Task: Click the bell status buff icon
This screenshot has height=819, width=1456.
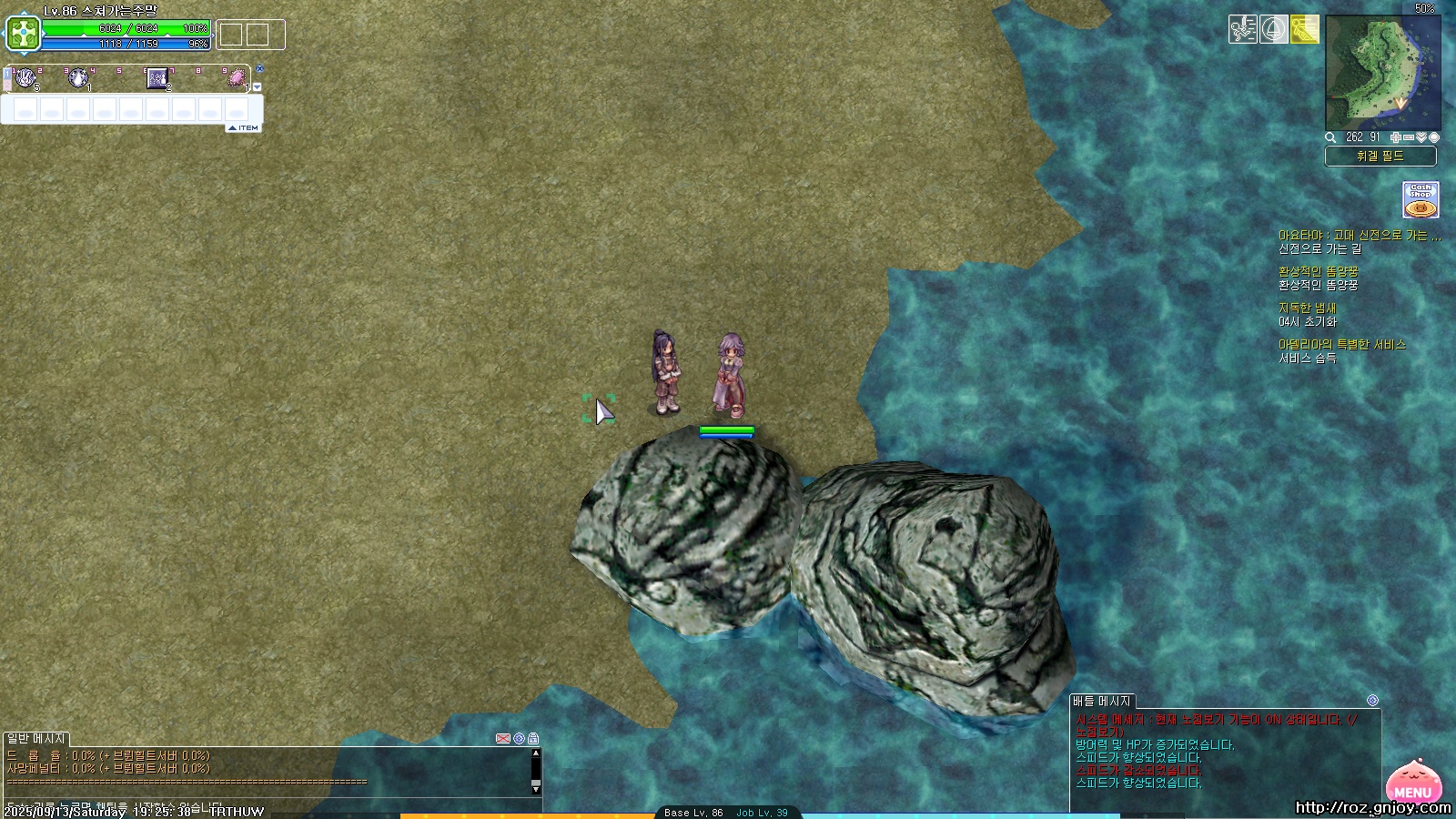Action: 1273,29
